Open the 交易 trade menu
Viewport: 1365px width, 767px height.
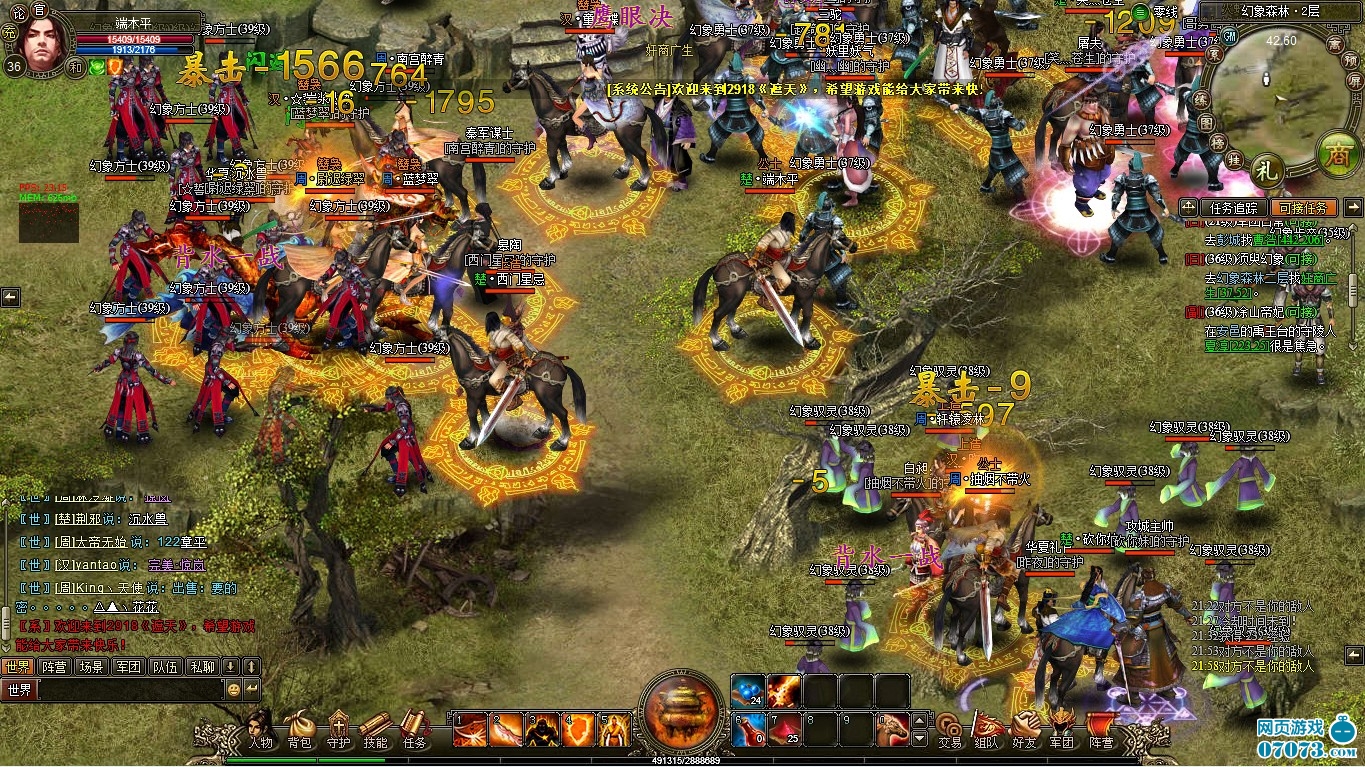point(949,732)
